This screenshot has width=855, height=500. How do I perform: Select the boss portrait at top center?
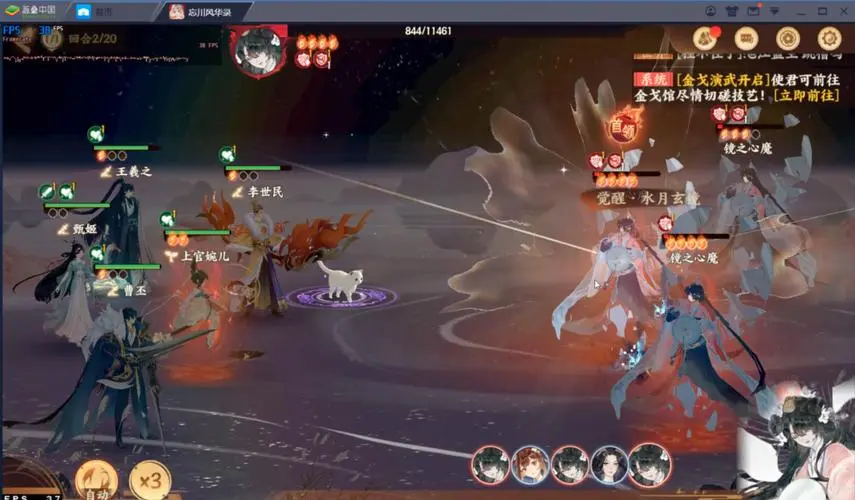[x=251, y=49]
